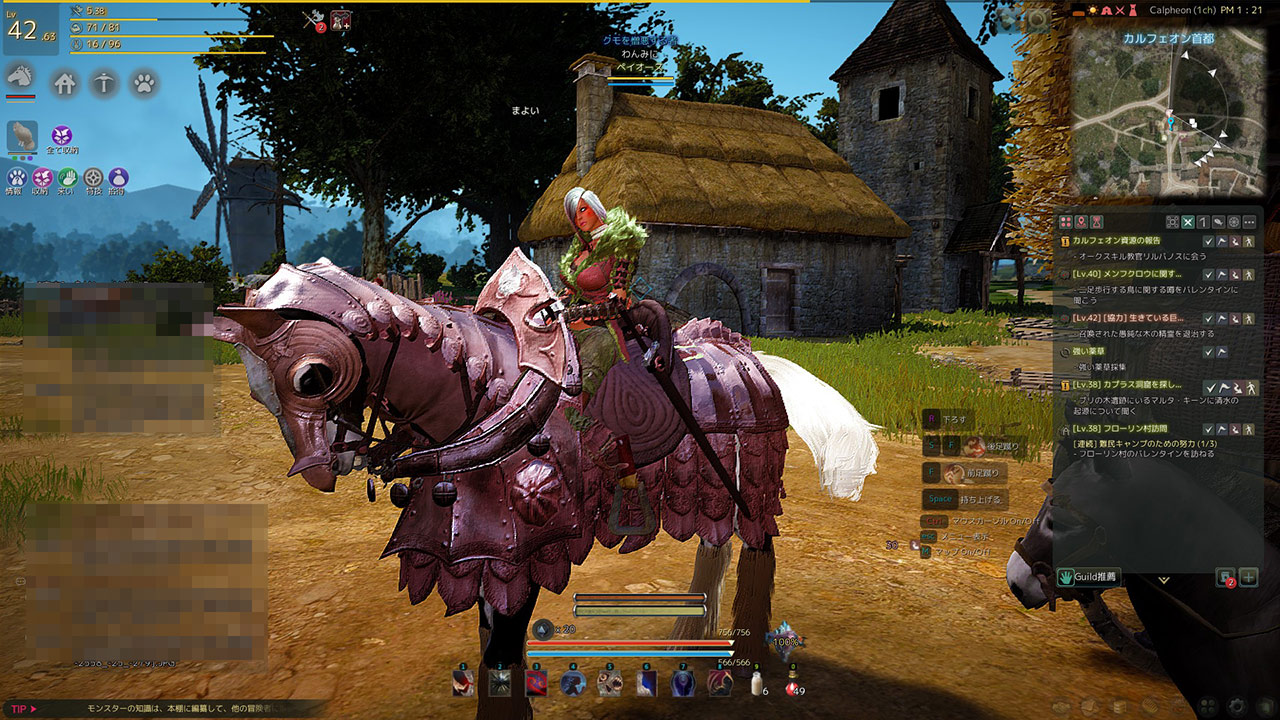Screen dimensions: 1280x720
Task: Toggle the 拾得 pet loot button
Action: click(118, 178)
